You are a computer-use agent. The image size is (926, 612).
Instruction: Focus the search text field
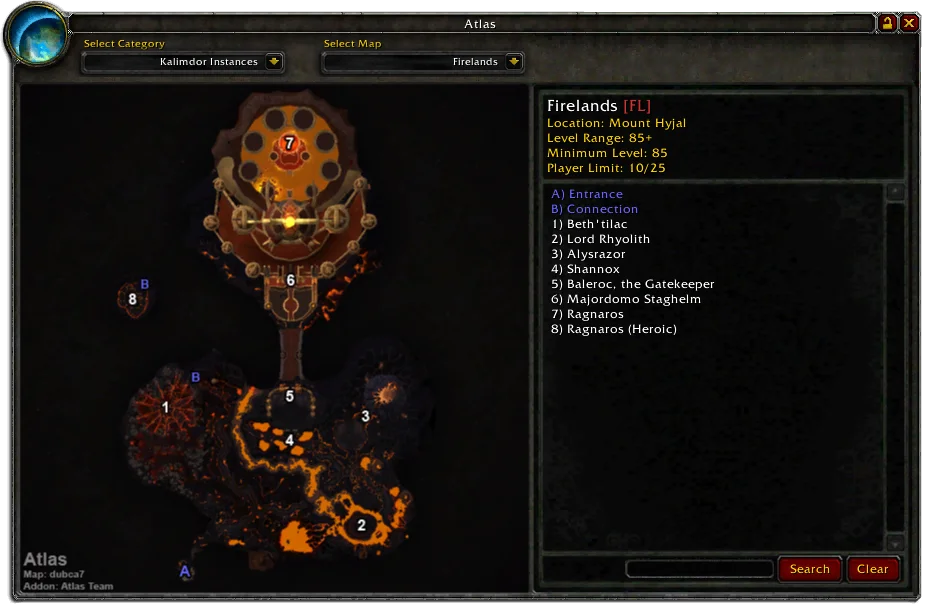(x=699, y=569)
